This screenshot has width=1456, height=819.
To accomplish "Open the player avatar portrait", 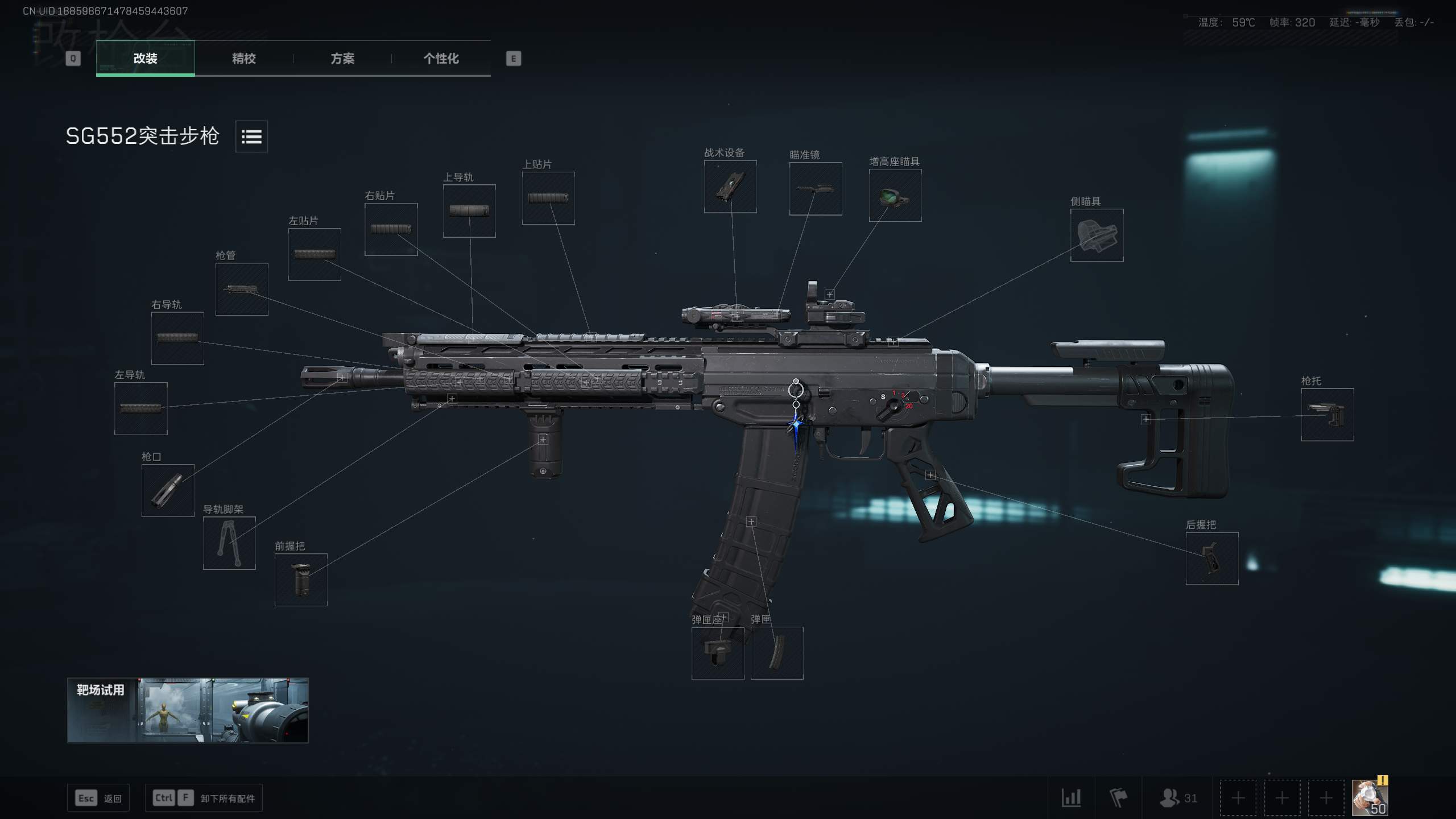I will (x=1369, y=798).
